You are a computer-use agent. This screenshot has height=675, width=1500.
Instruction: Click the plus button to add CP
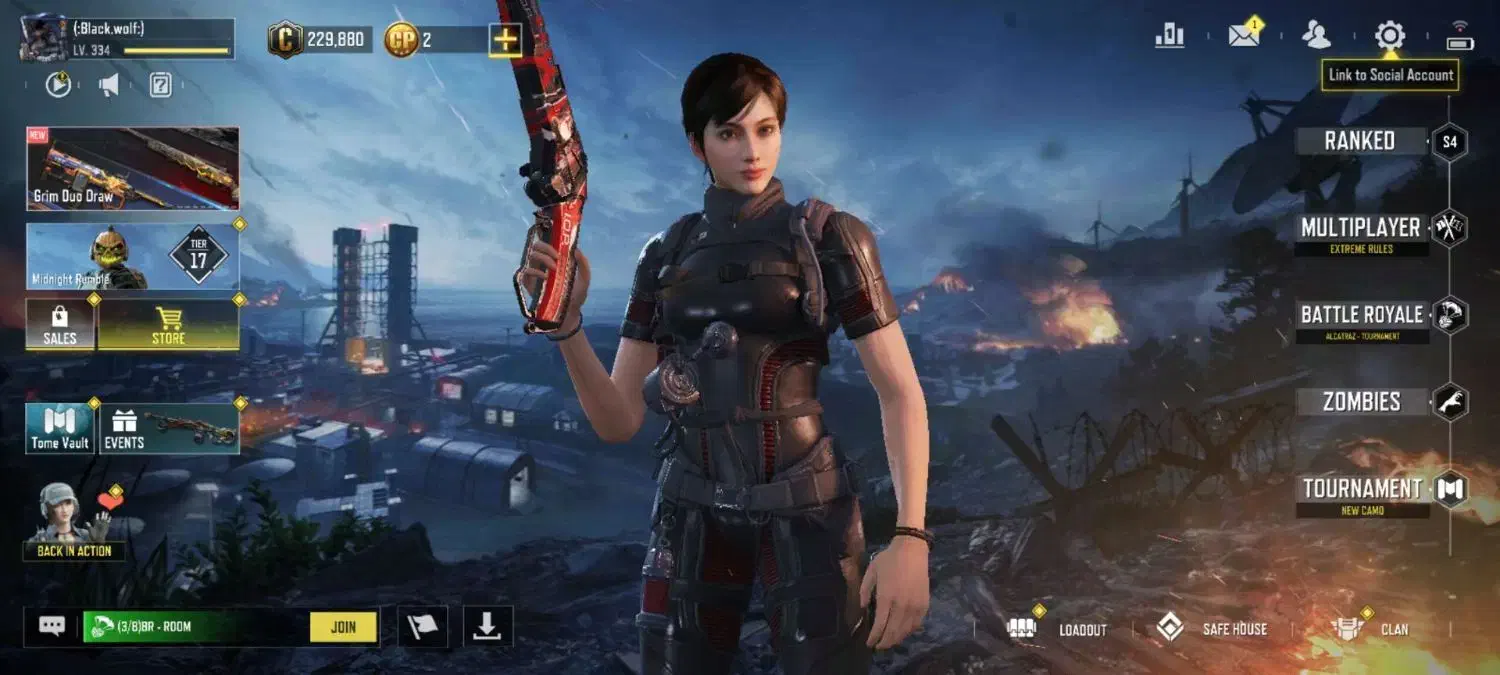pyautogui.click(x=505, y=40)
